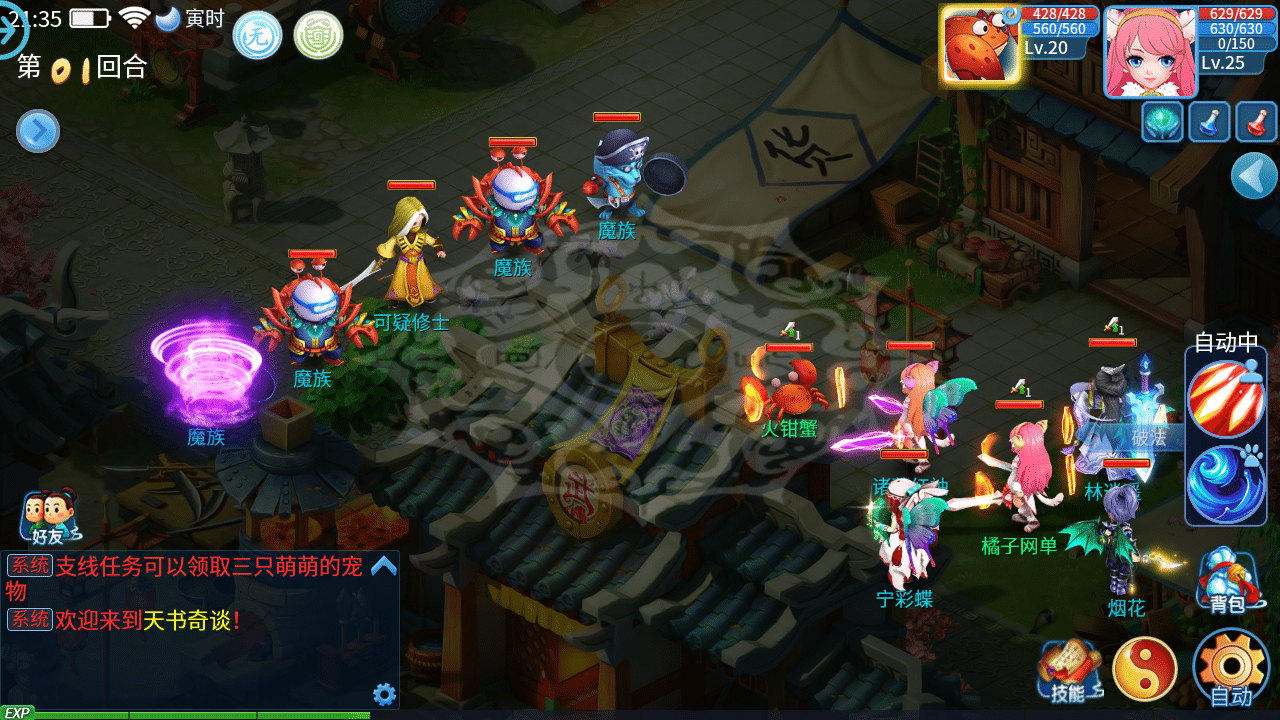Tap the green round seal badge
The width and height of the screenshot is (1280, 720).
(318, 35)
